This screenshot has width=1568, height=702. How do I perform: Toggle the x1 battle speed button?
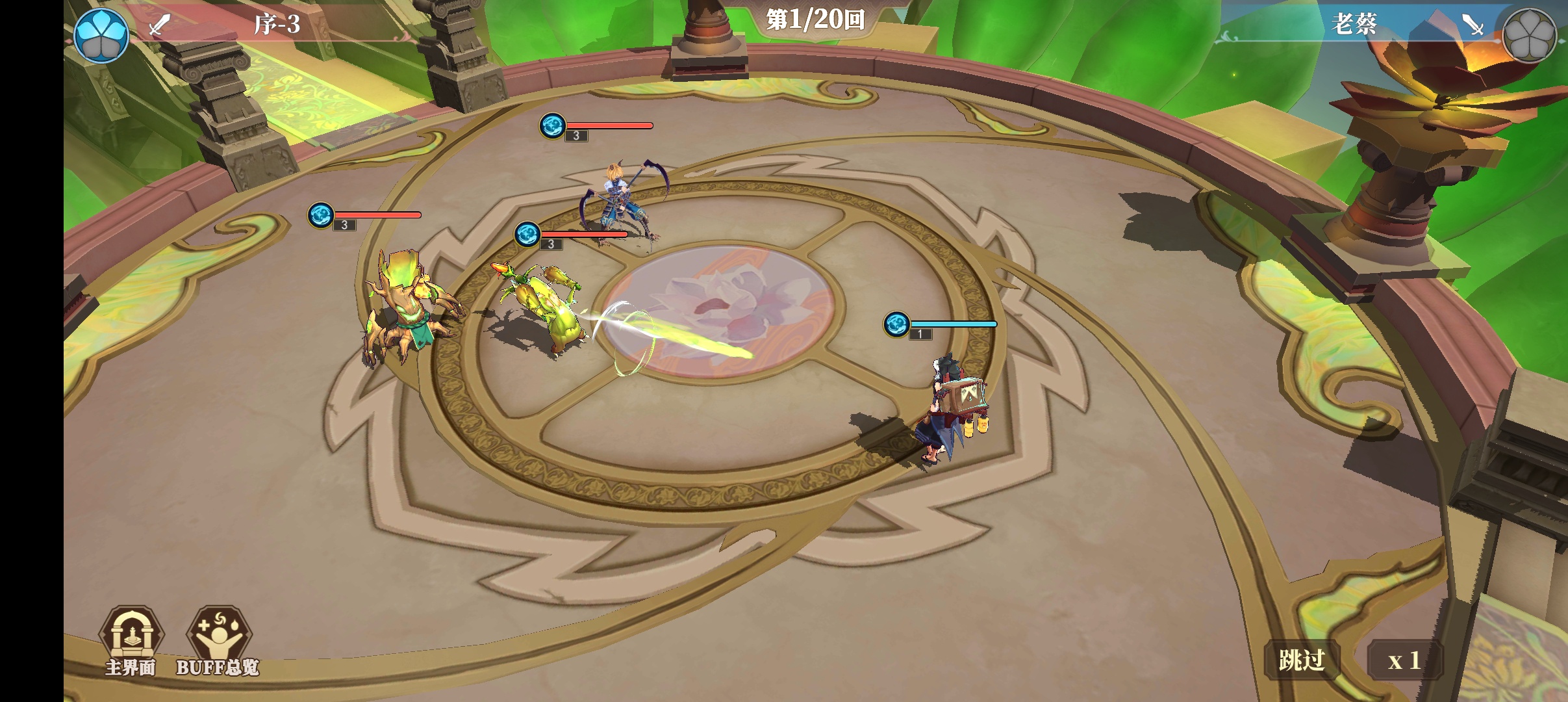pyautogui.click(x=1404, y=661)
